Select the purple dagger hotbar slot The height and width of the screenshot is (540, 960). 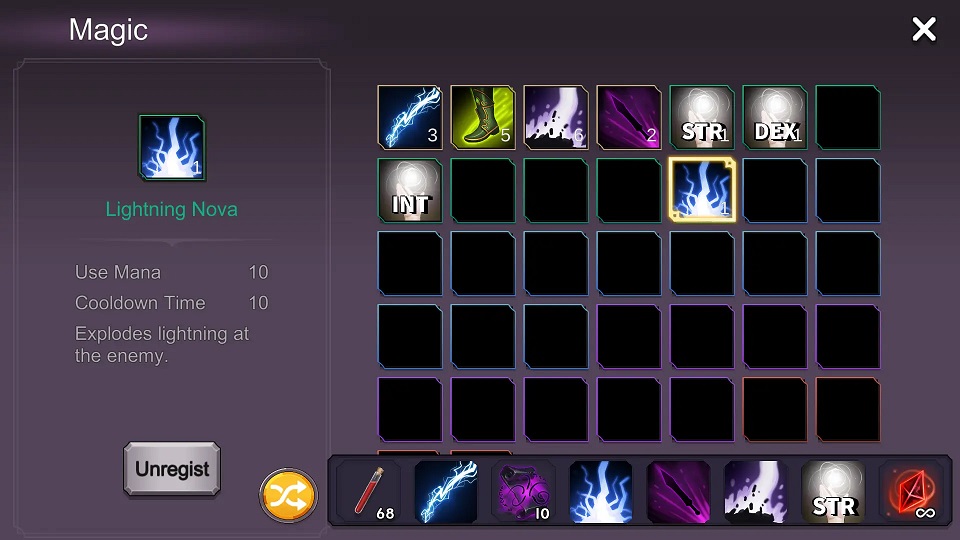point(679,492)
